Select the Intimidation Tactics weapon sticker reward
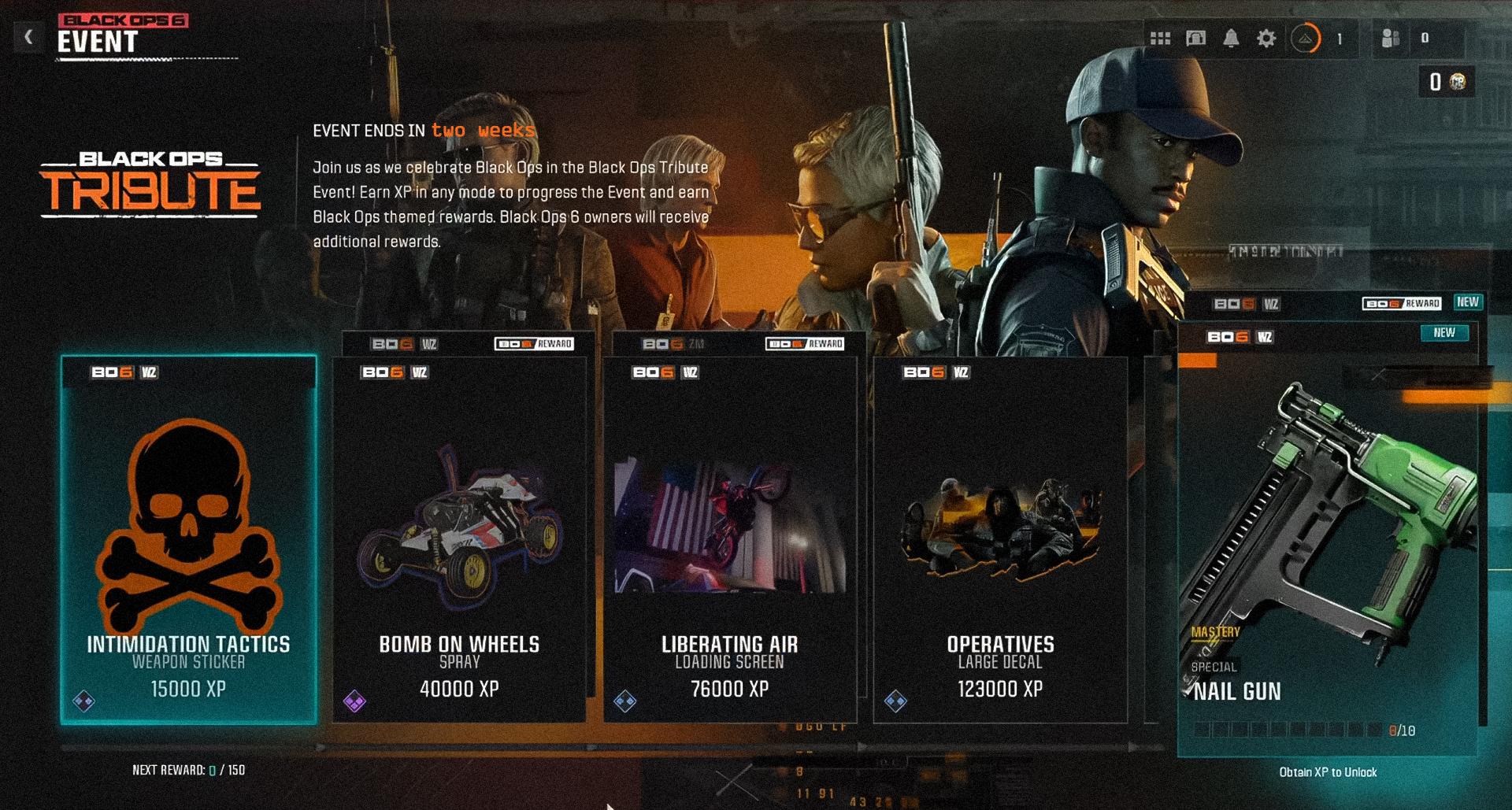Image resolution: width=1512 pixels, height=810 pixels. tap(189, 539)
